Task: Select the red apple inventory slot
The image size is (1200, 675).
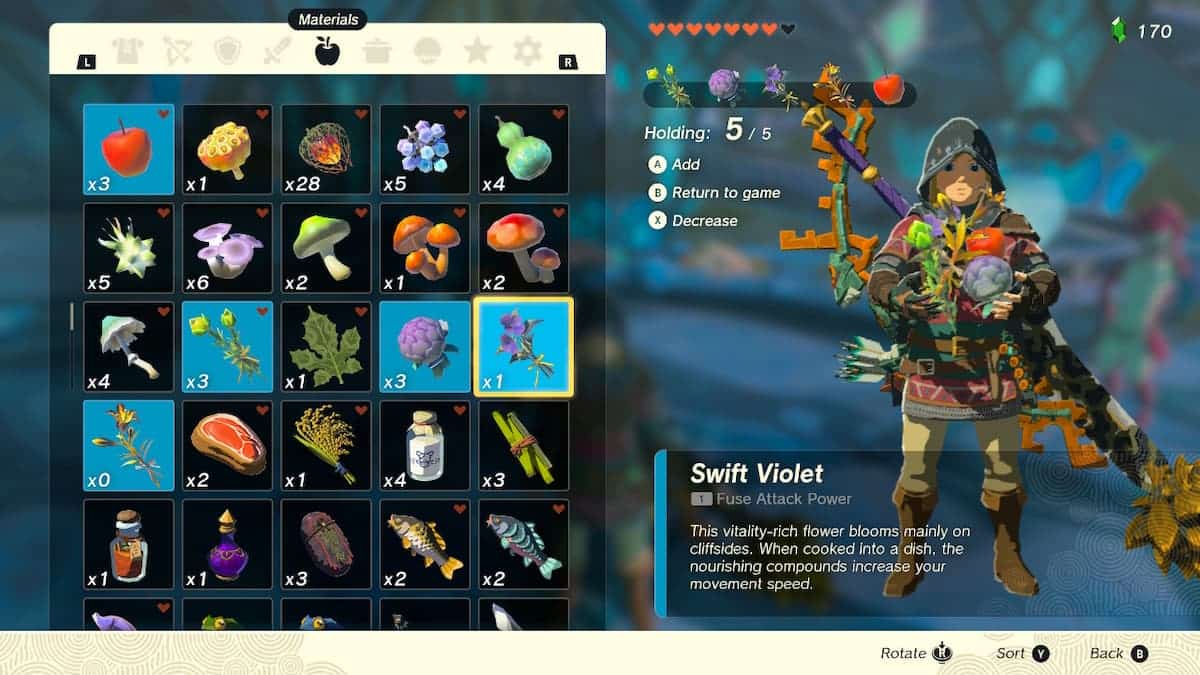Action: (128, 149)
